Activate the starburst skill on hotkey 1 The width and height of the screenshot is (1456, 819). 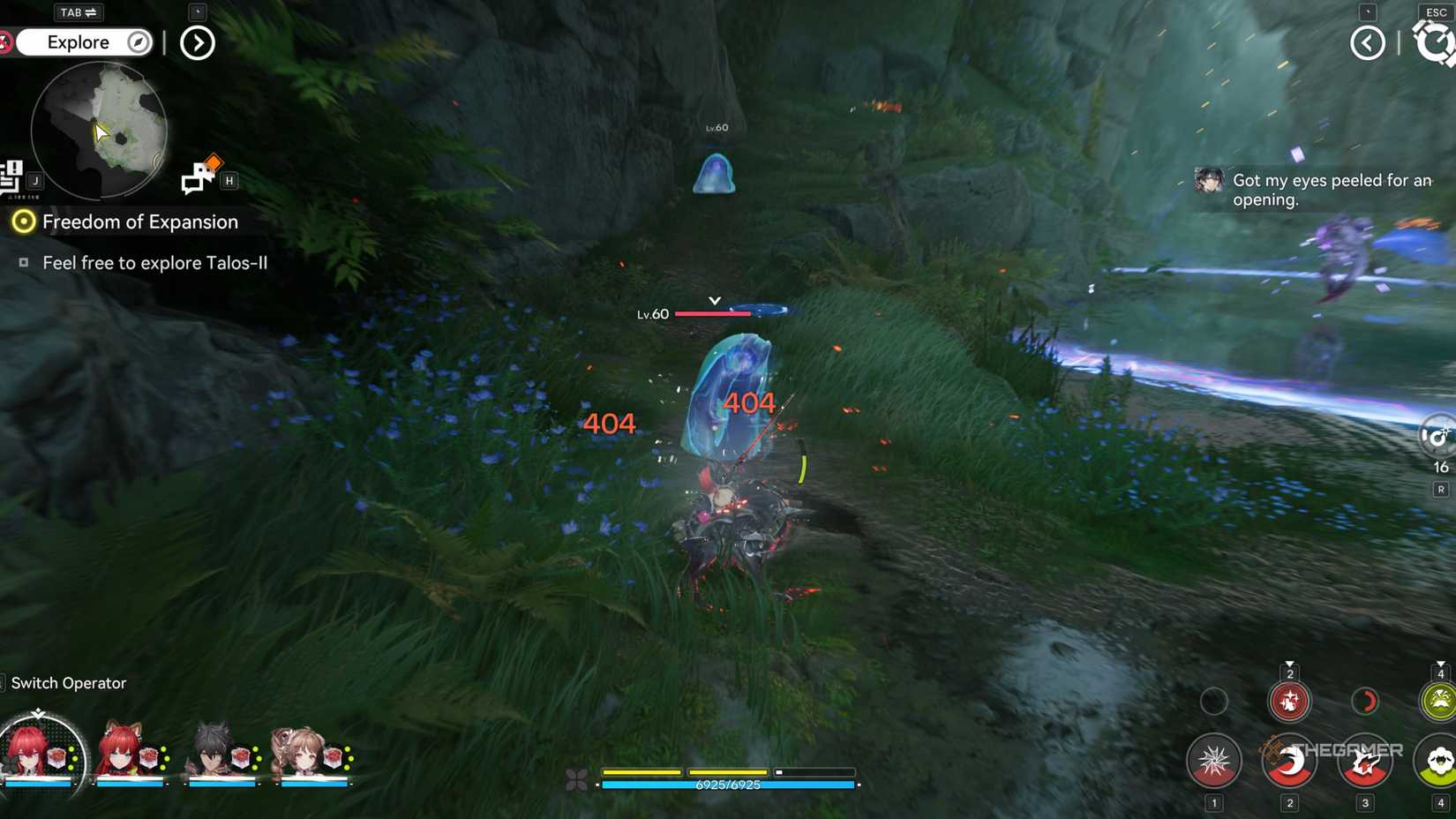(1215, 760)
